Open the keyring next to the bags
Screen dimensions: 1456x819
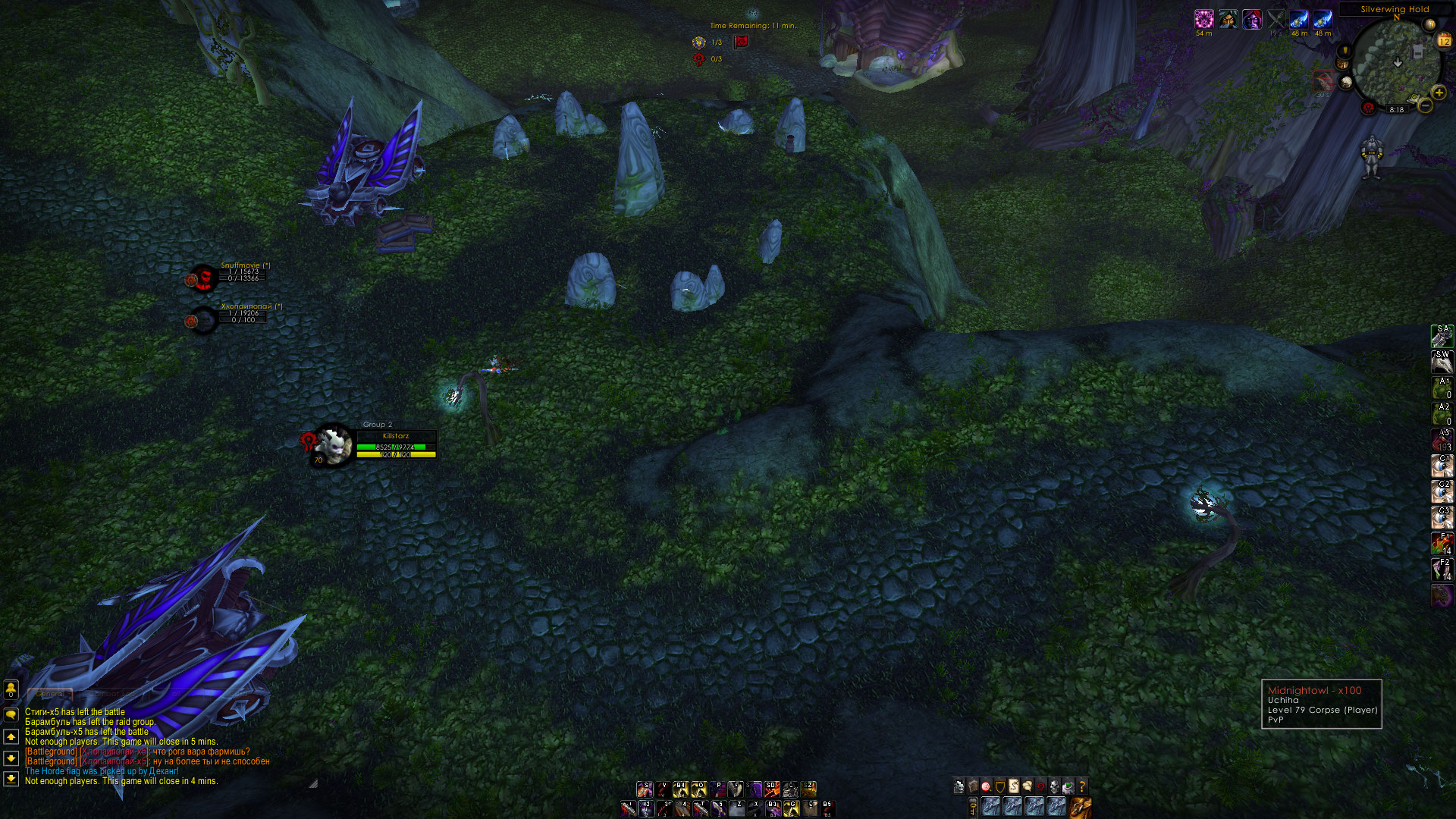[973, 808]
